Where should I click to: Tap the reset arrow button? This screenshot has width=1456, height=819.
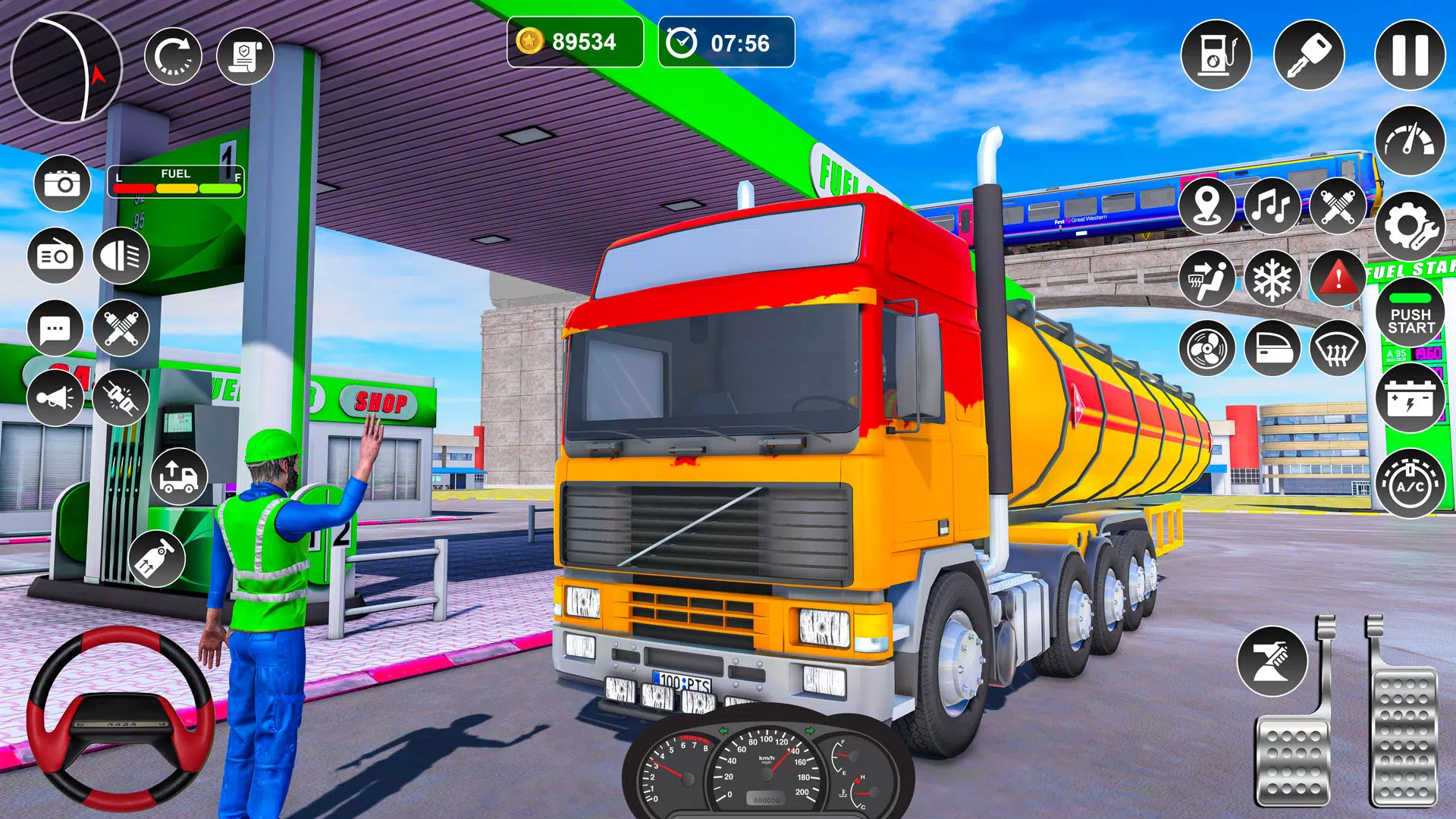coord(173,56)
